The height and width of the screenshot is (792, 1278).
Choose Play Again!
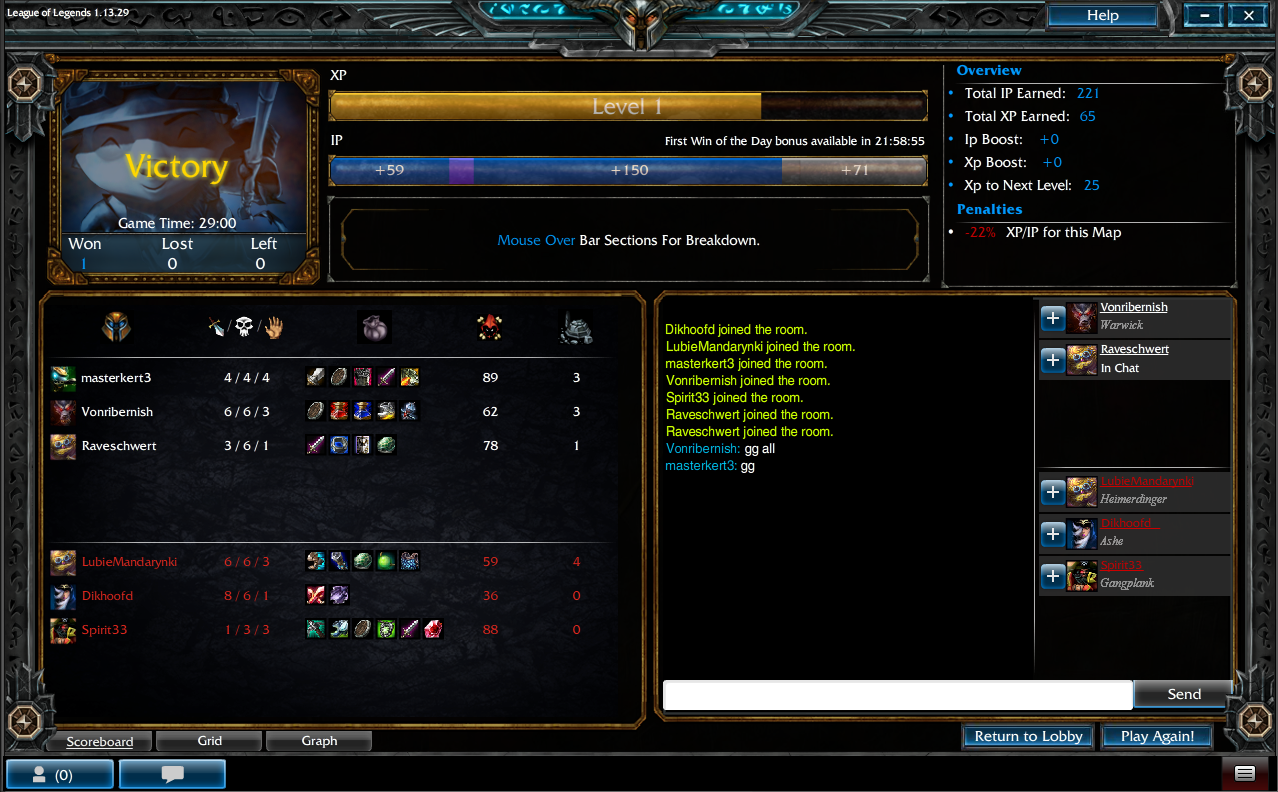click(x=1157, y=736)
